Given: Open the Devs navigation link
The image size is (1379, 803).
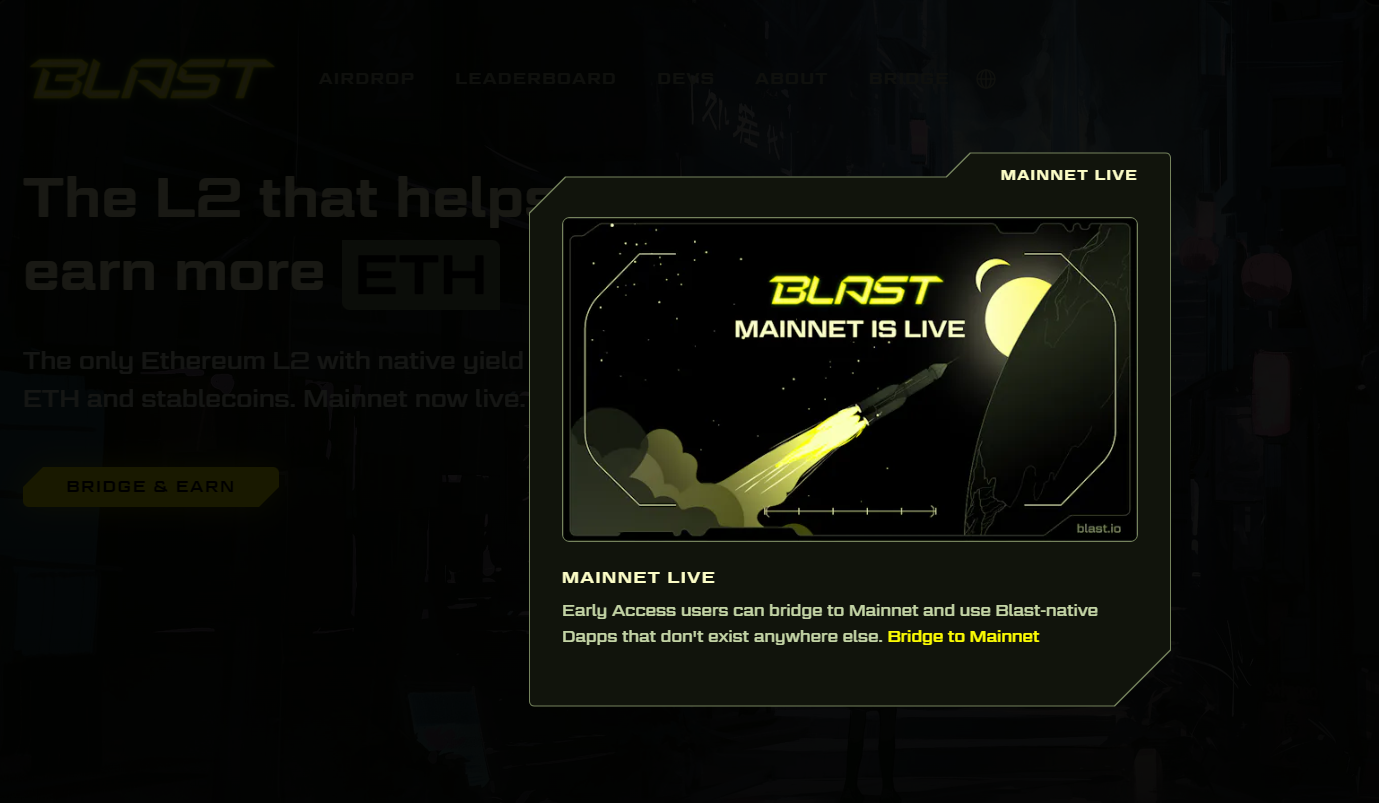Looking at the screenshot, I should click(x=685, y=79).
